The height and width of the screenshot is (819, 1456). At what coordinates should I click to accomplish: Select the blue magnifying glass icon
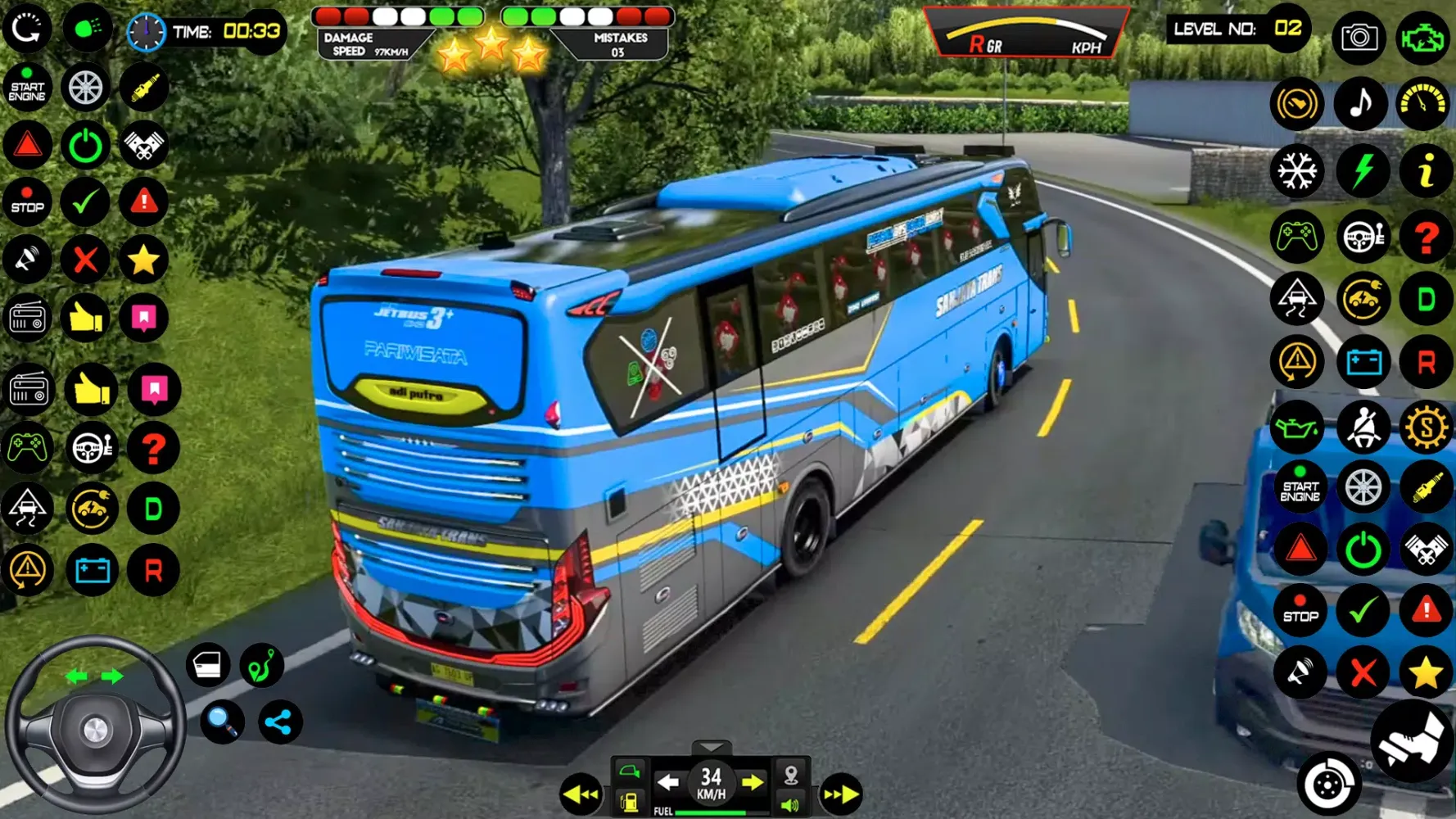(x=222, y=722)
